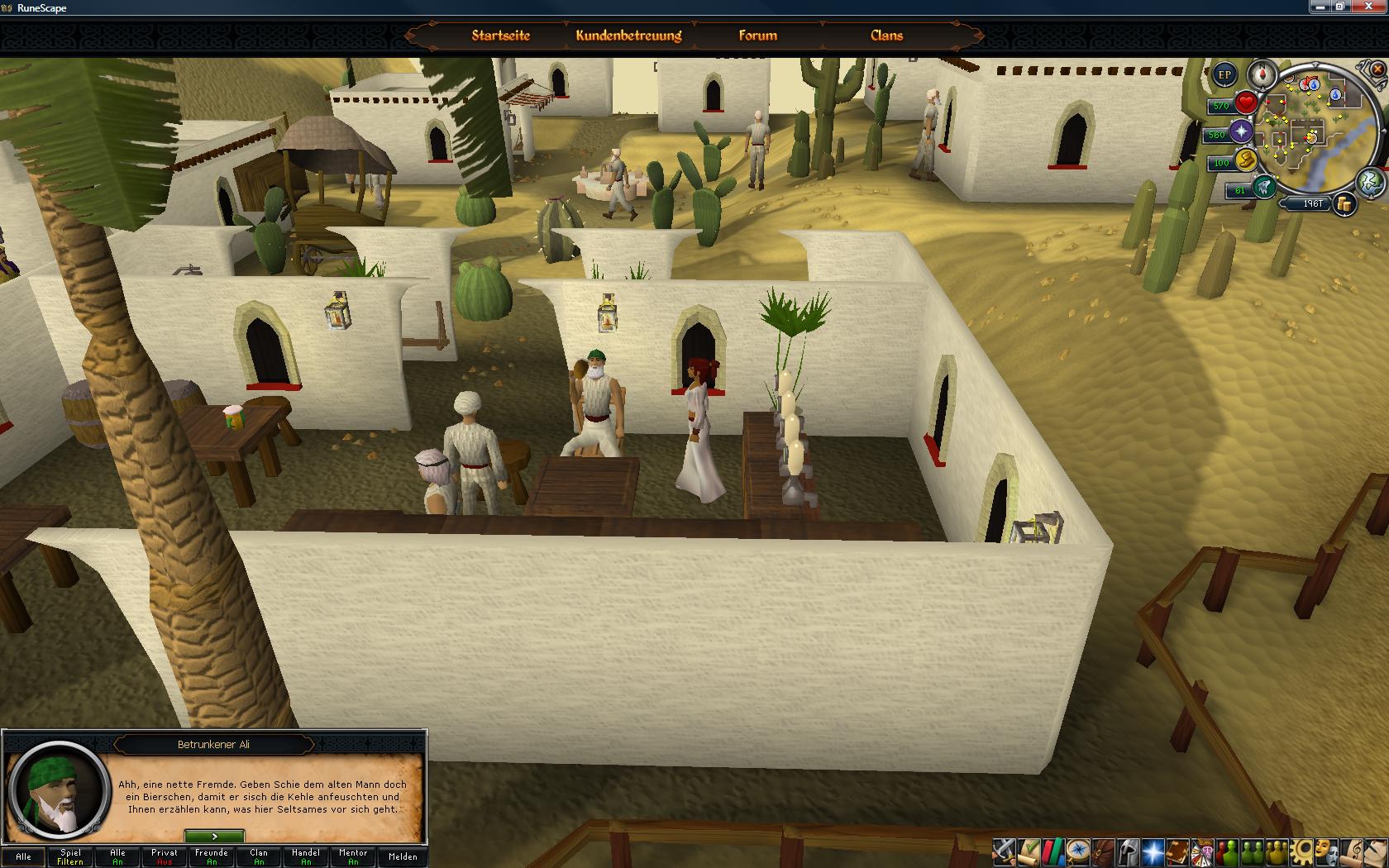This screenshot has height=868, width=1389.
Task: Reset camera using the compass icon
Action: 1263,74
